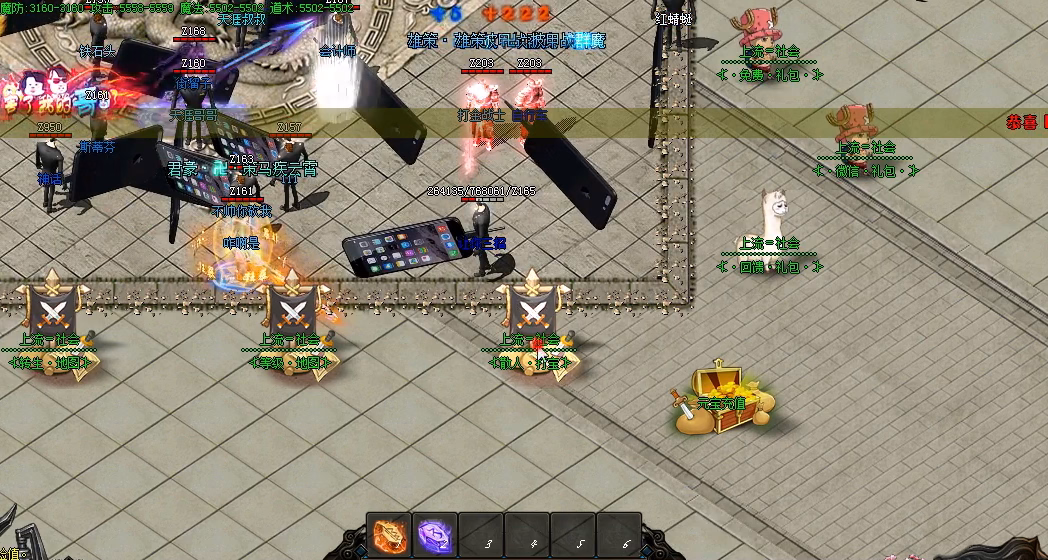Viewport: 1048px width, 560px height.
Task: Use the orange fire rune stone in the hotbar
Action: point(388,533)
